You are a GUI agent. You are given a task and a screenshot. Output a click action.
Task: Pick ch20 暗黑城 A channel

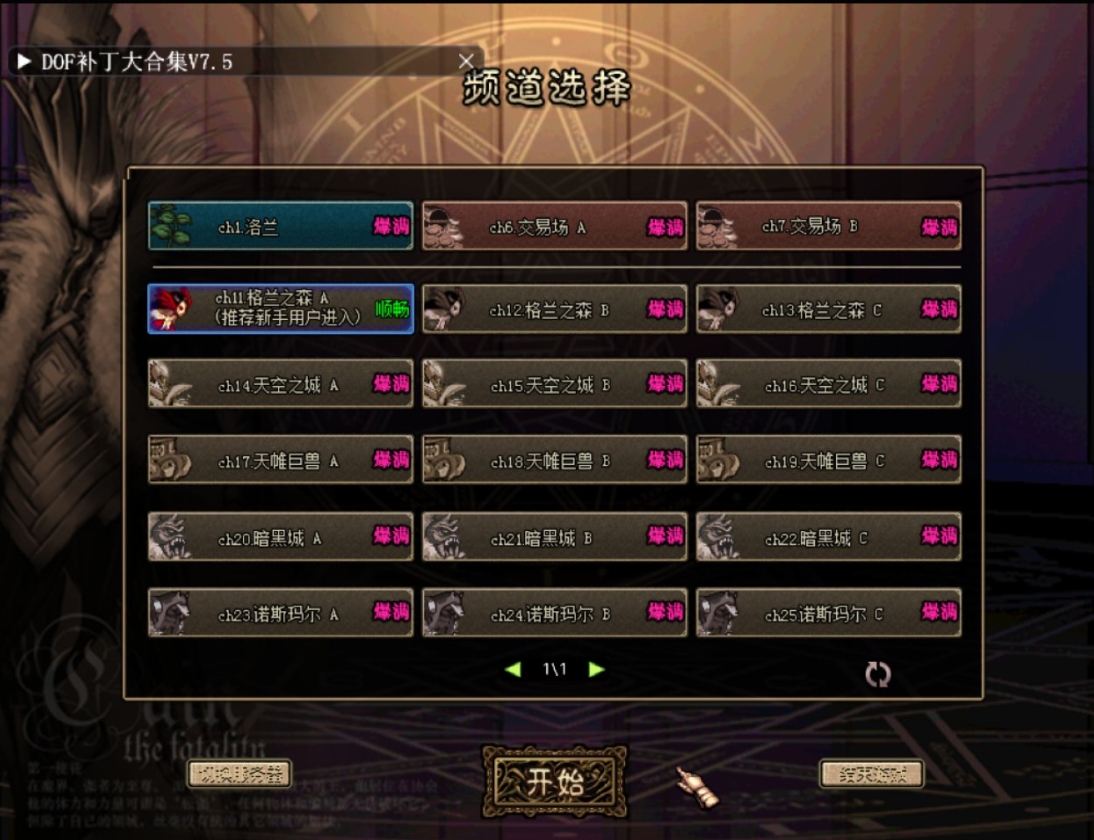click(x=280, y=537)
